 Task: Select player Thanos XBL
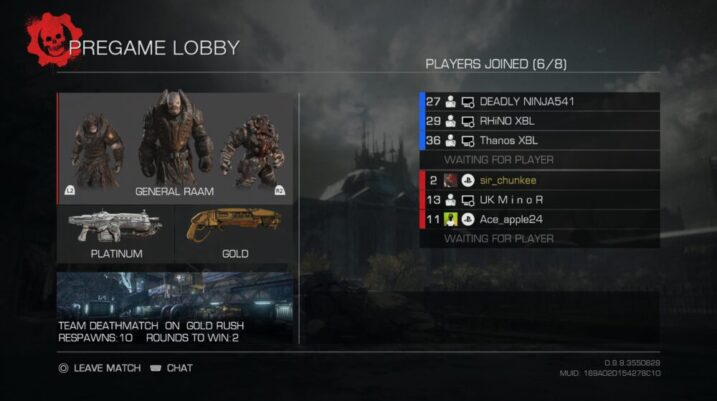(540, 141)
